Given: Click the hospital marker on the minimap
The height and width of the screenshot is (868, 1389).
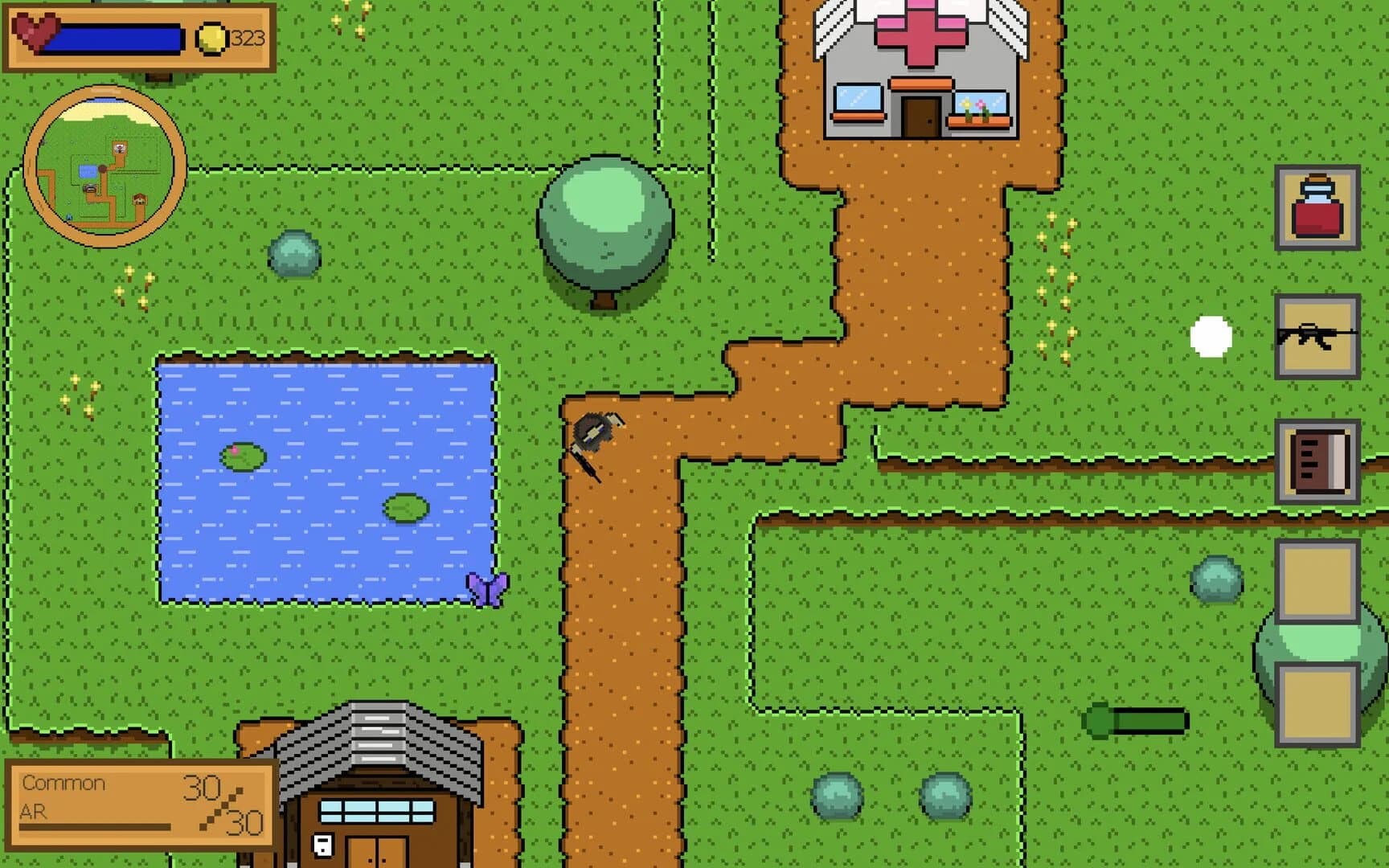Looking at the screenshot, I should [x=119, y=148].
